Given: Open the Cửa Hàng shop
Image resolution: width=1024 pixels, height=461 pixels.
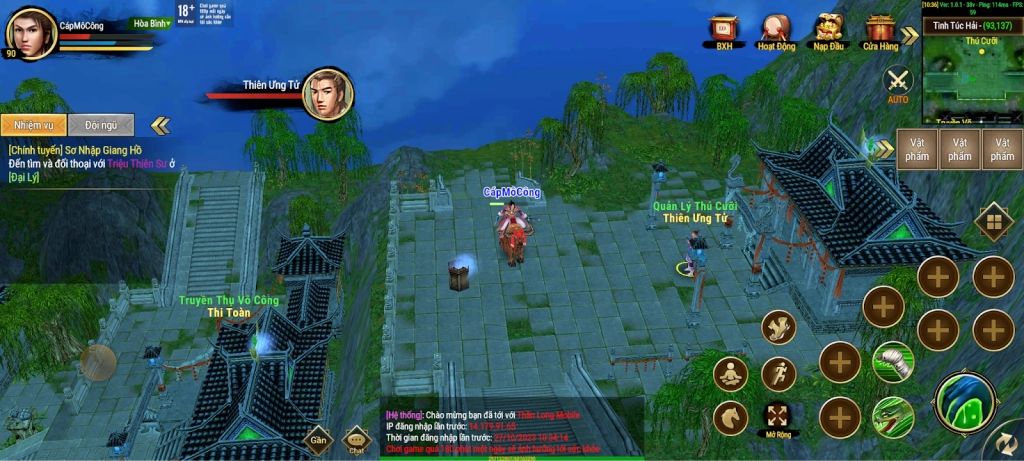Looking at the screenshot, I should click(x=881, y=29).
